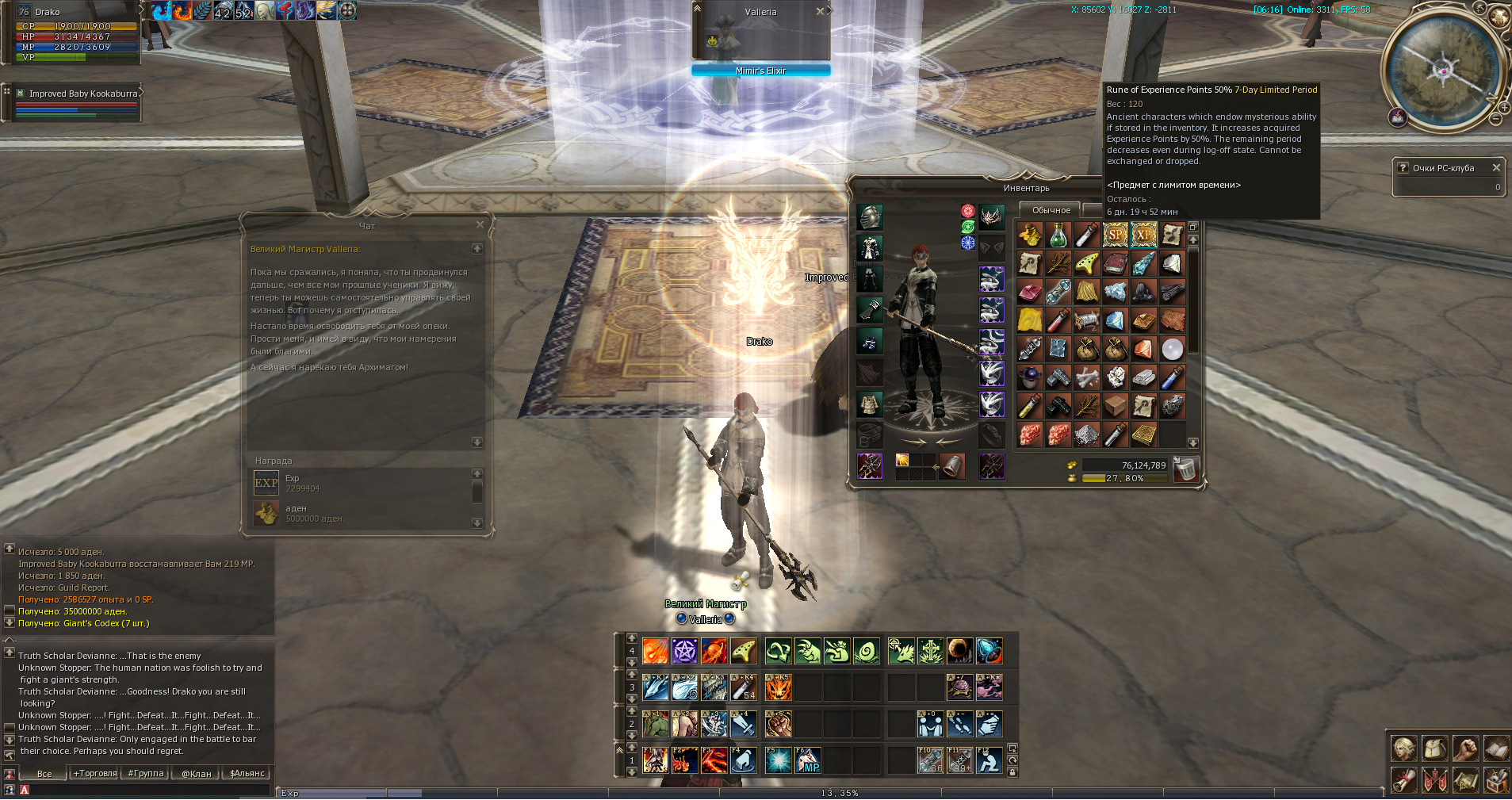1512x800 pixels.
Task: Select the XP rune in inventory
Action: pyautogui.click(x=1143, y=235)
